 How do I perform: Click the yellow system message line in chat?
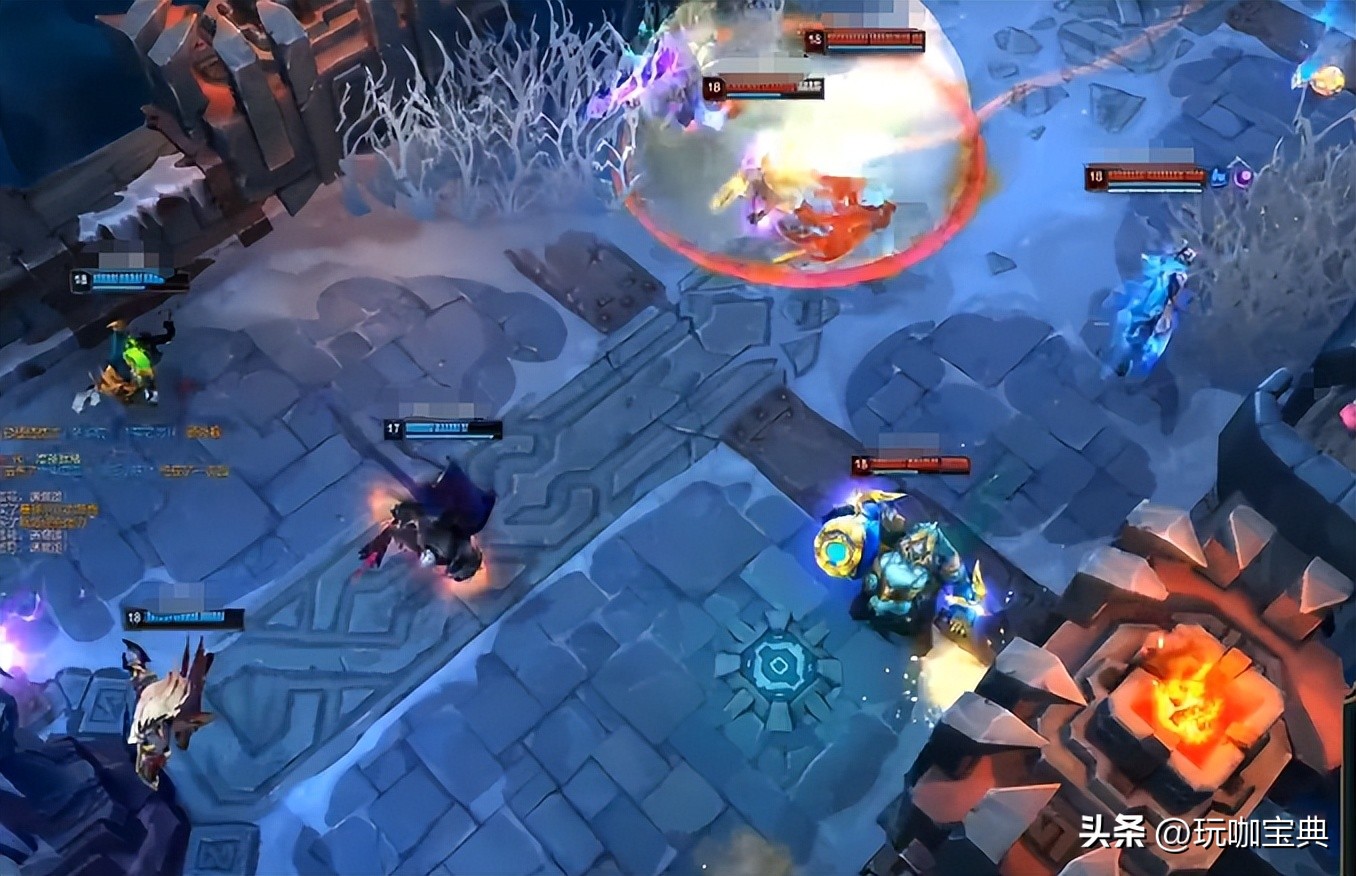(60, 508)
